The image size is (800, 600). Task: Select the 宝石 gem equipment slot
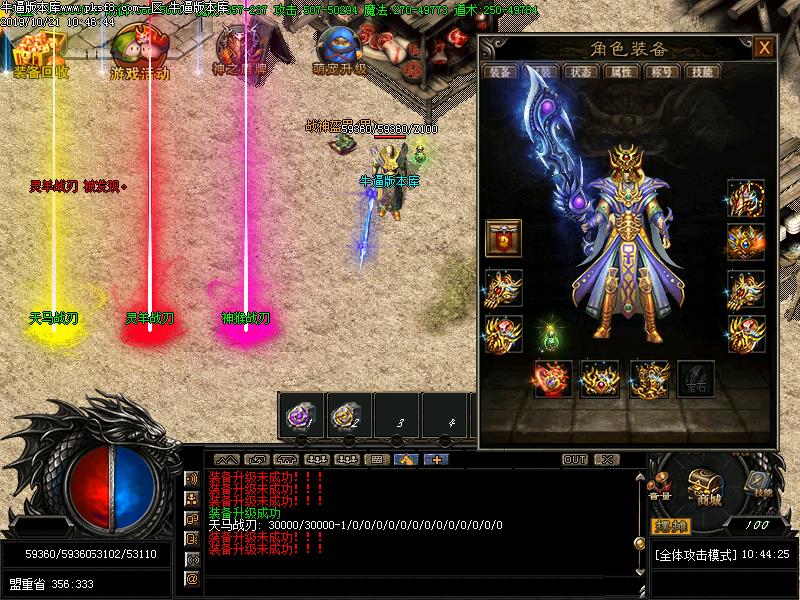tap(696, 380)
